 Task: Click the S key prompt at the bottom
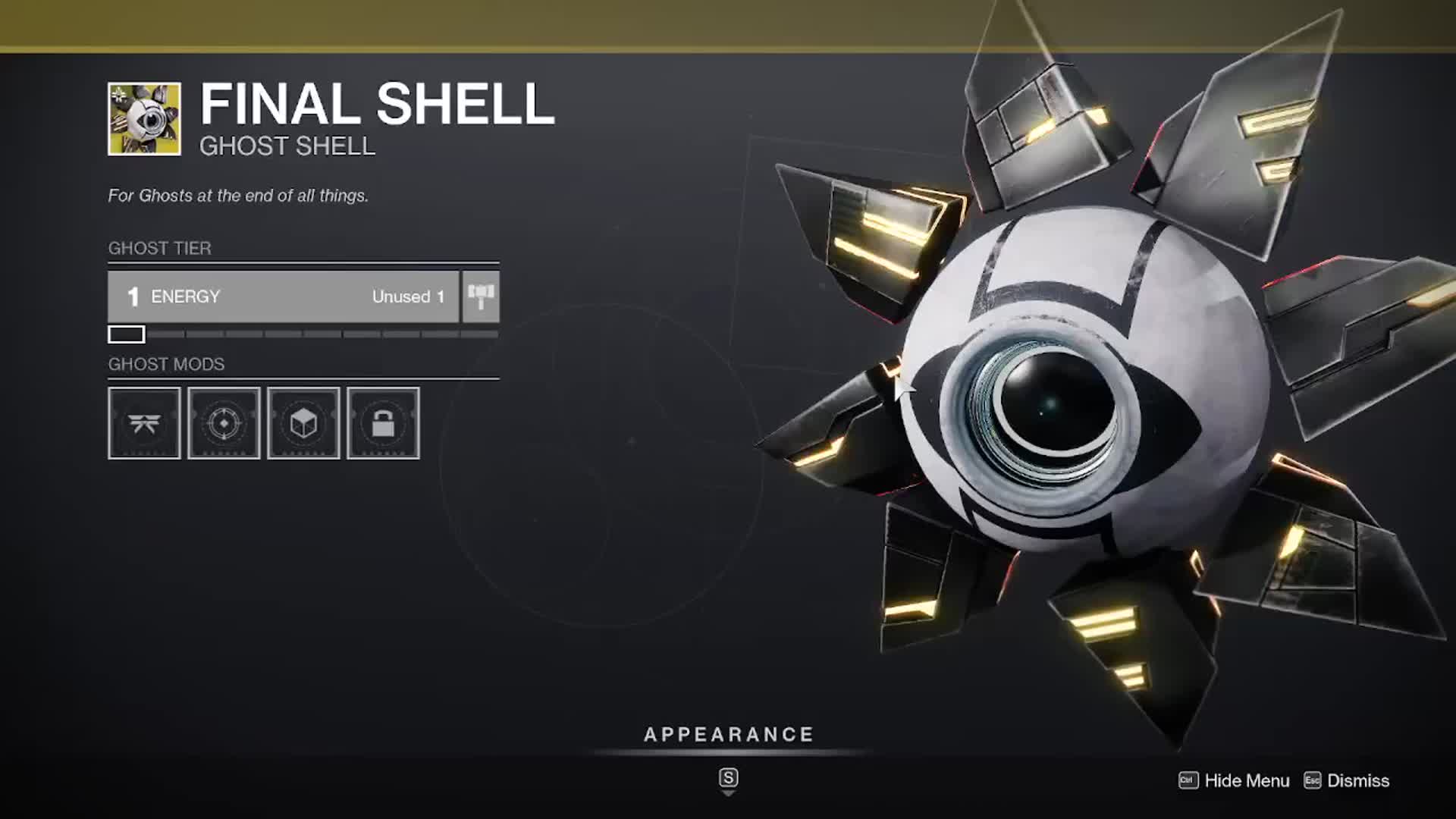coord(728,778)
